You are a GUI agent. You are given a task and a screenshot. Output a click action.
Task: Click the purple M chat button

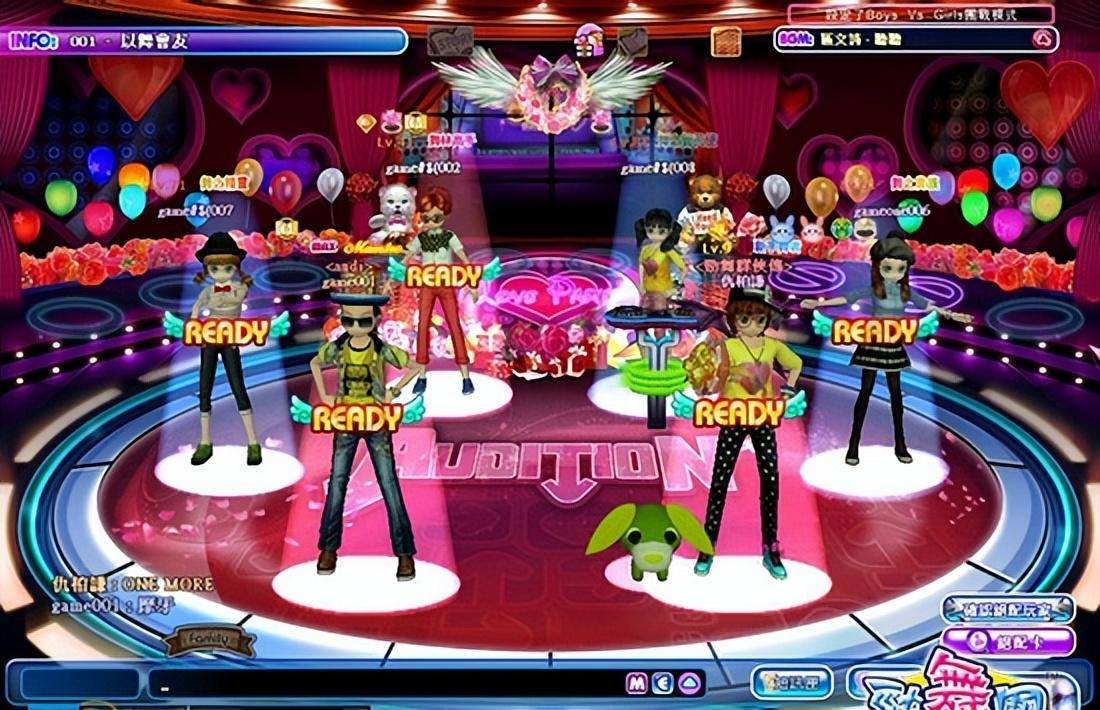point(636,684)
